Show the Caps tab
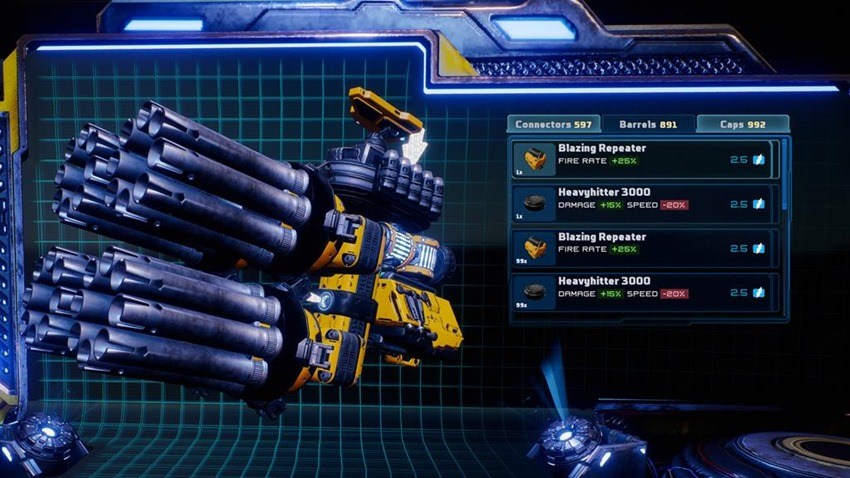 743,125
